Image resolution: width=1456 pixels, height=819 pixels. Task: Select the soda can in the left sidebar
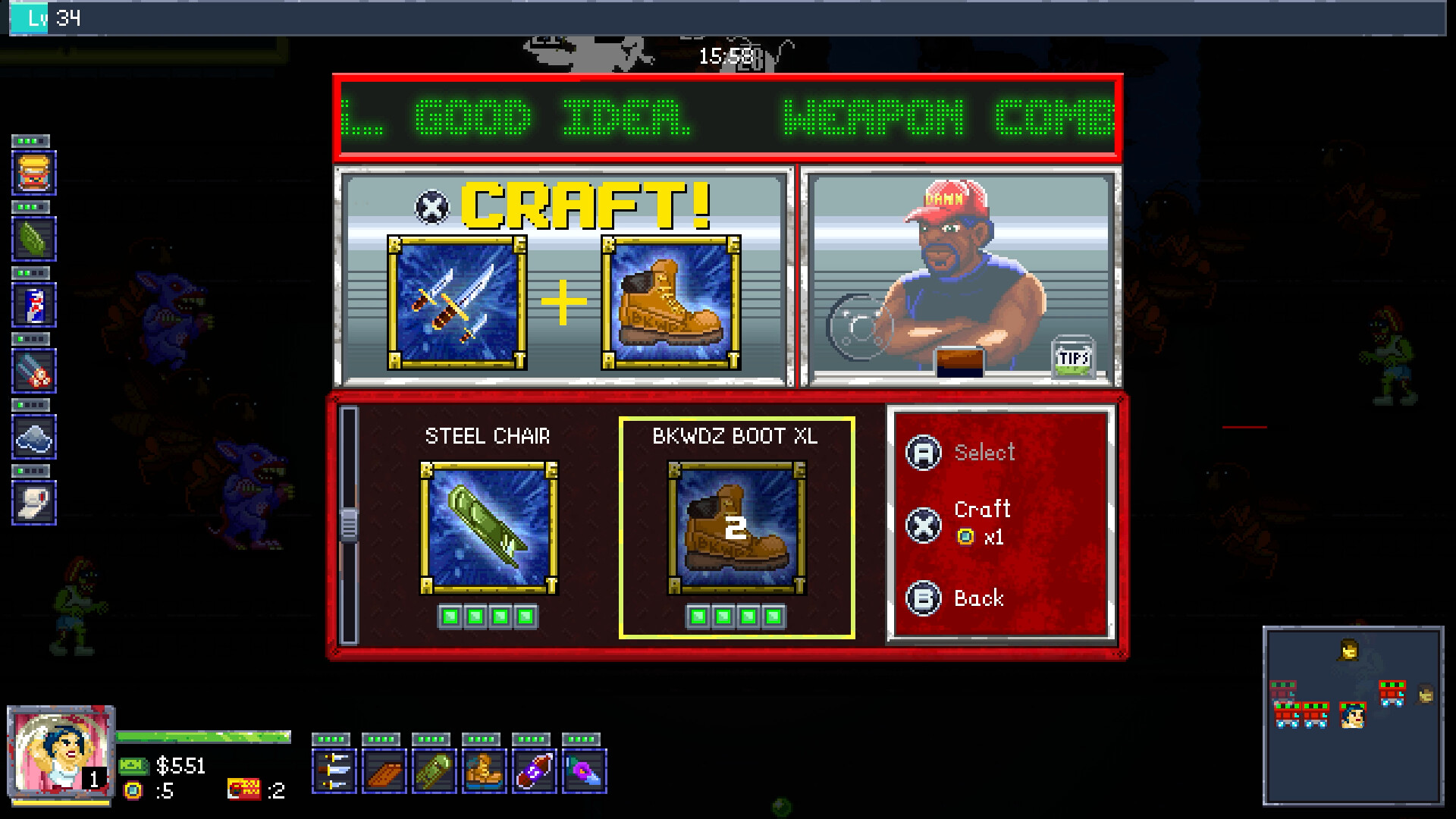click(x=33, y=305)
